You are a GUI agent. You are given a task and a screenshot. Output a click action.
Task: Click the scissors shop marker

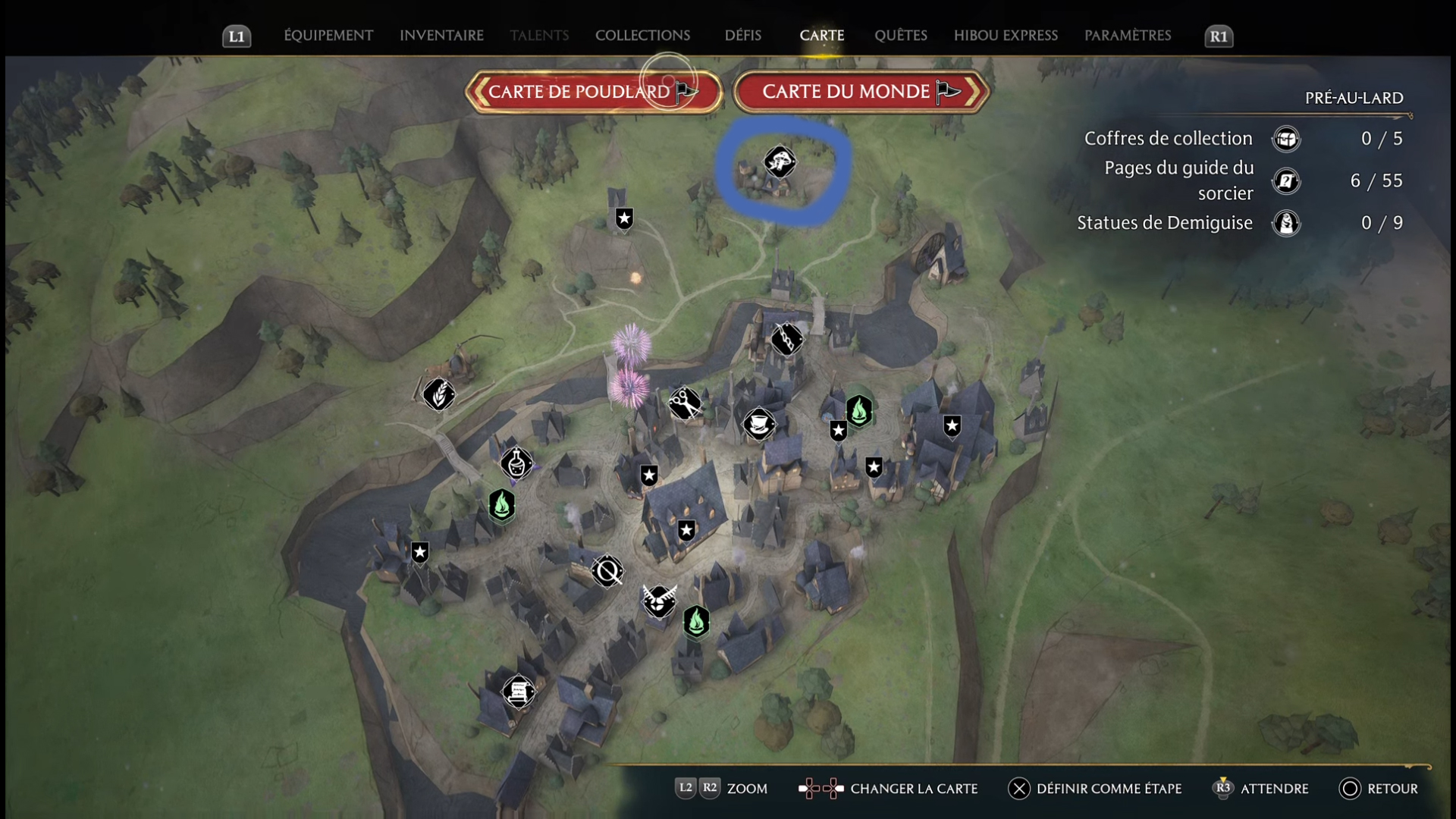(x=684, y=403)
